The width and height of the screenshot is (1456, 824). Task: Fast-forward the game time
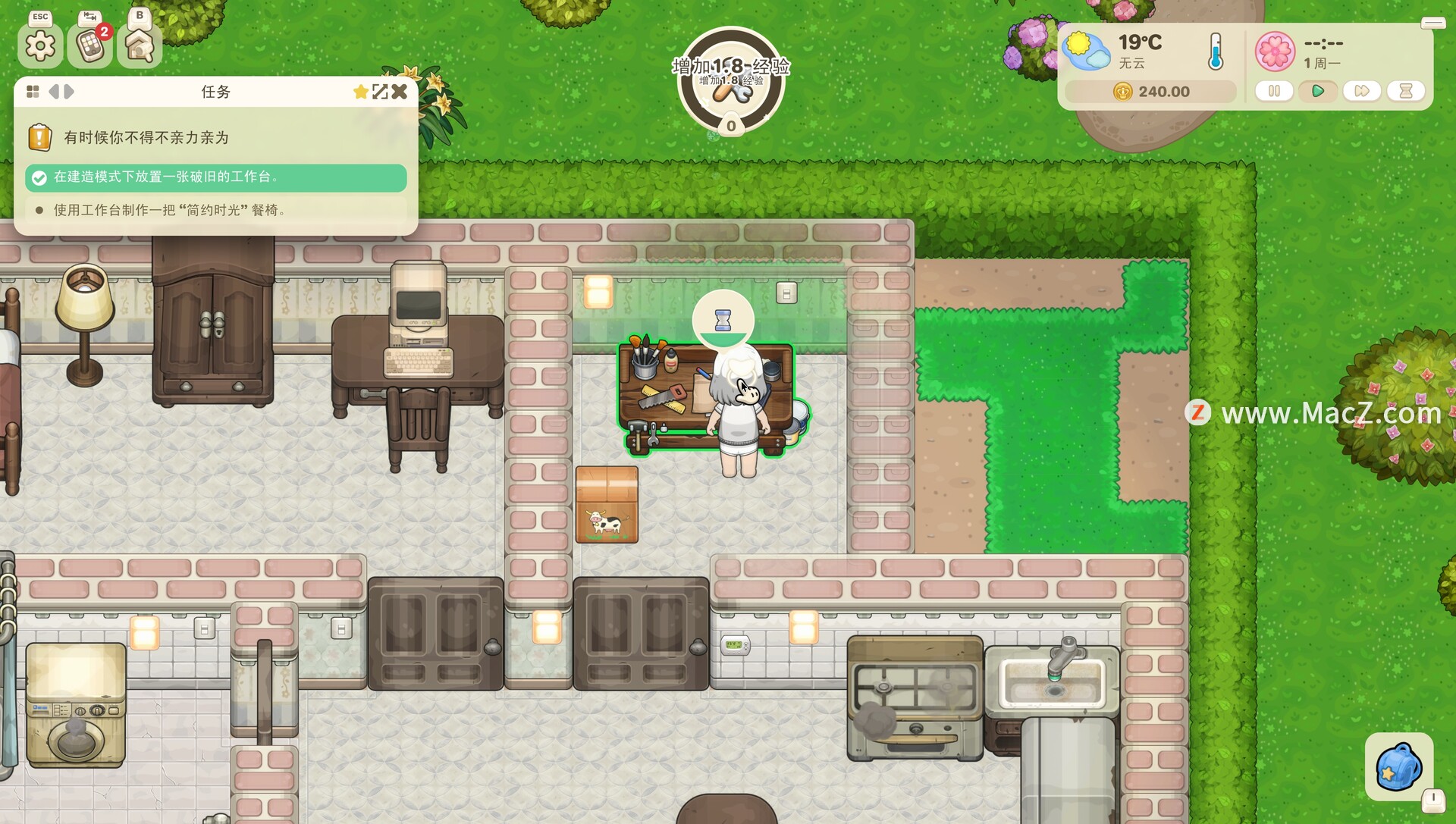1362,91
